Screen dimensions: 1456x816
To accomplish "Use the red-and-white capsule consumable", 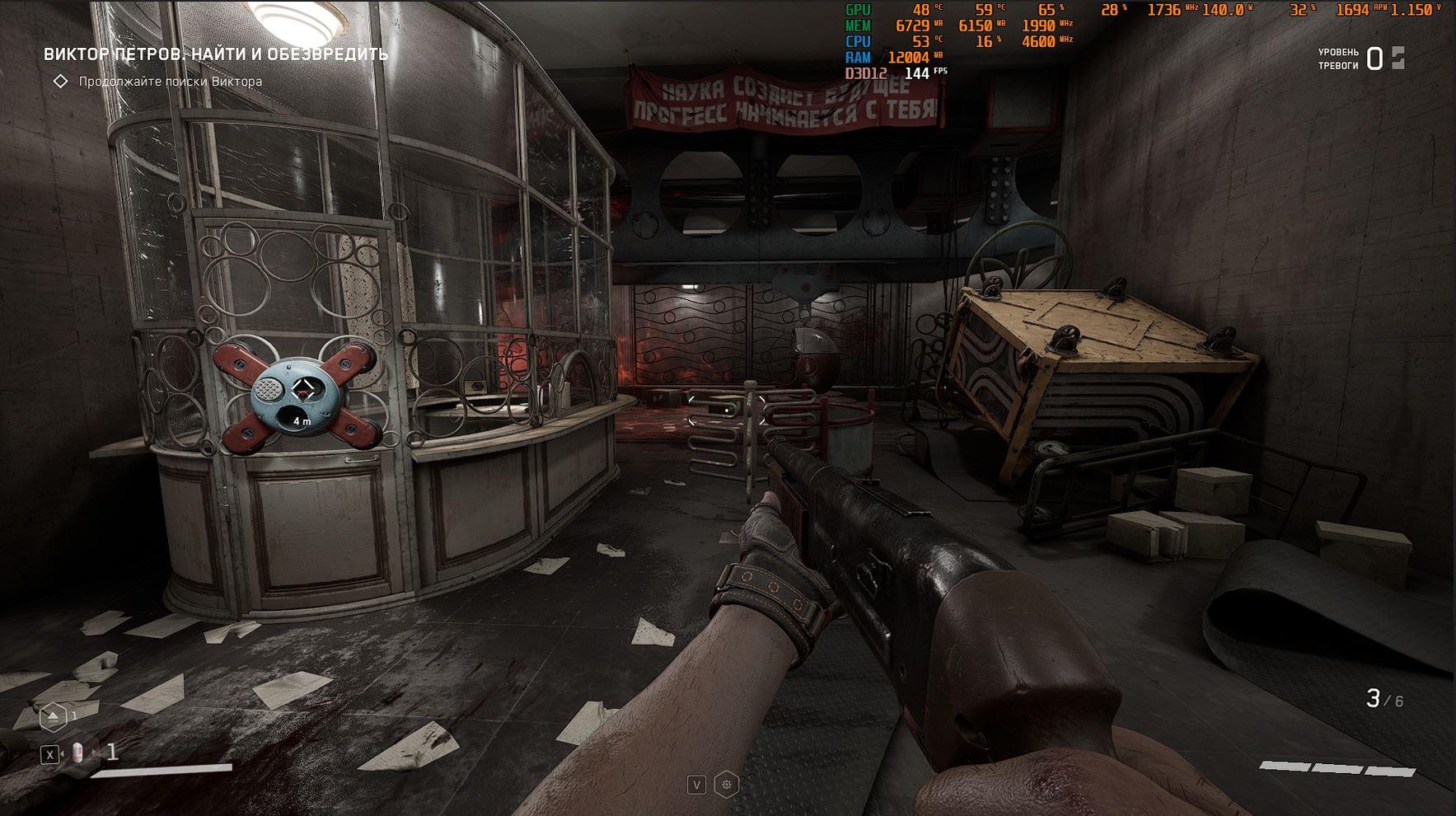I will click(x=79, y=753).
